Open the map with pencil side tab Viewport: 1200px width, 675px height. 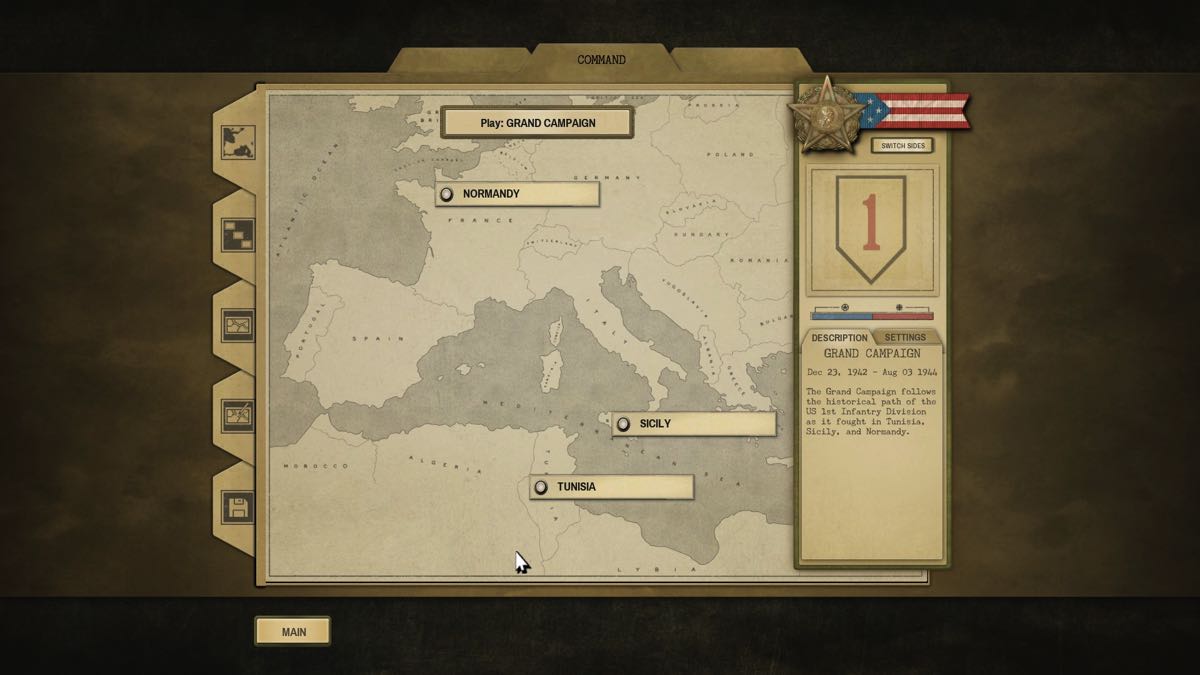point(238,415)
